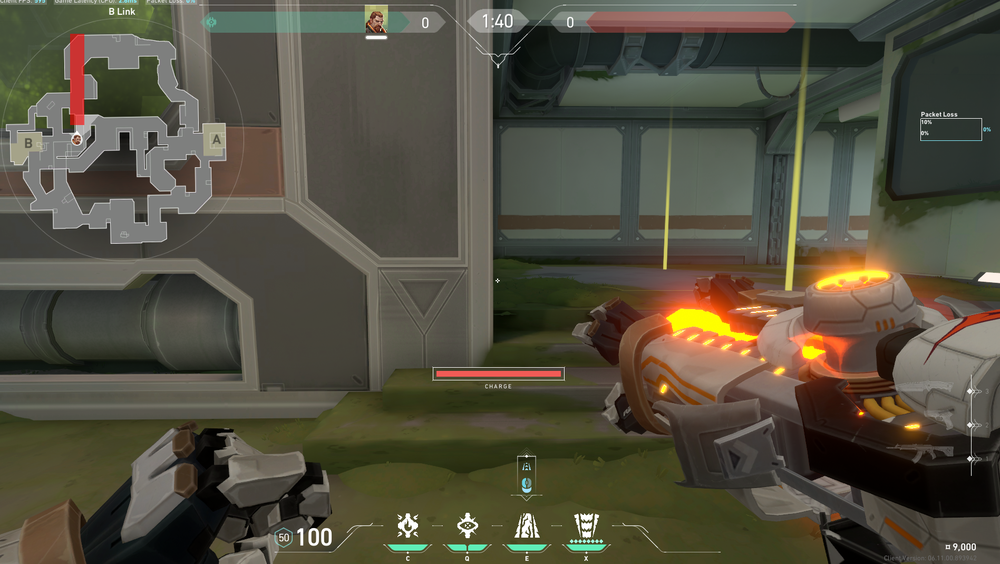Click the team emblem icon on the teal score bar
The image size is (1000, 564).
tap(210, 21)
